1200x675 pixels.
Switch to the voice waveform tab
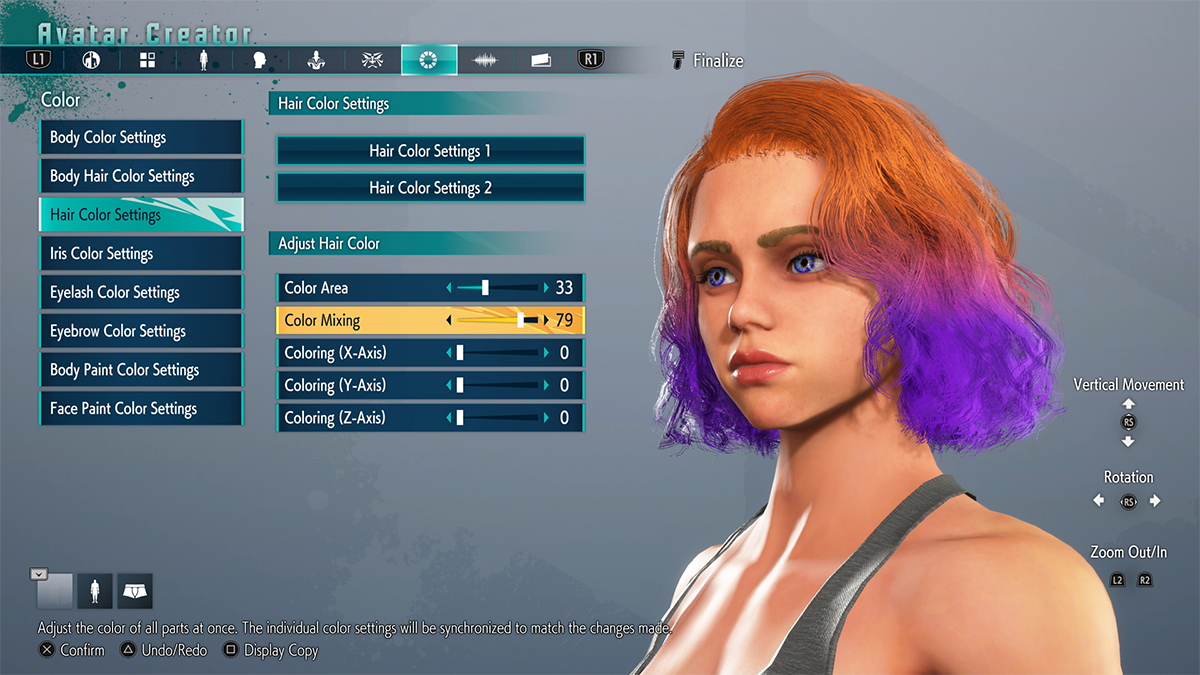tap(486, 60)
